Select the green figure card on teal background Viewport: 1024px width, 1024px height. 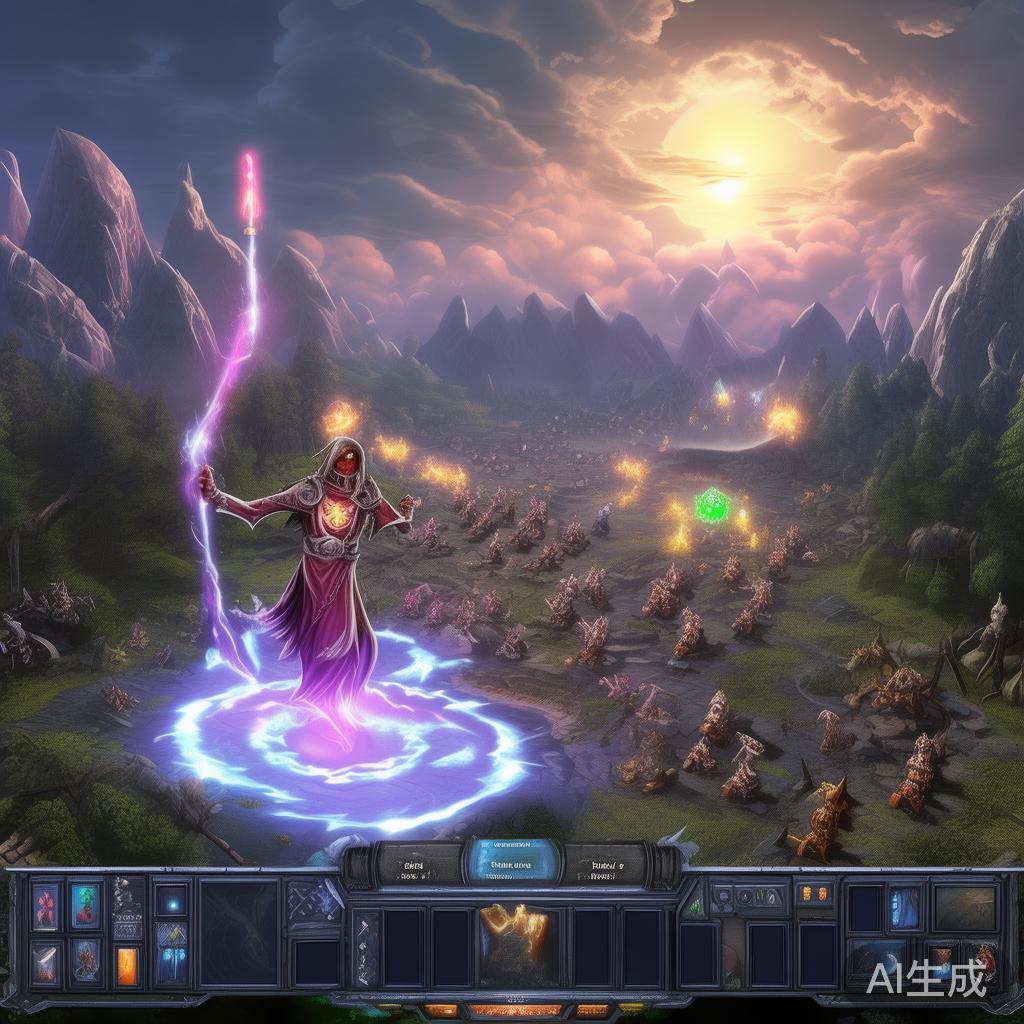86,905
